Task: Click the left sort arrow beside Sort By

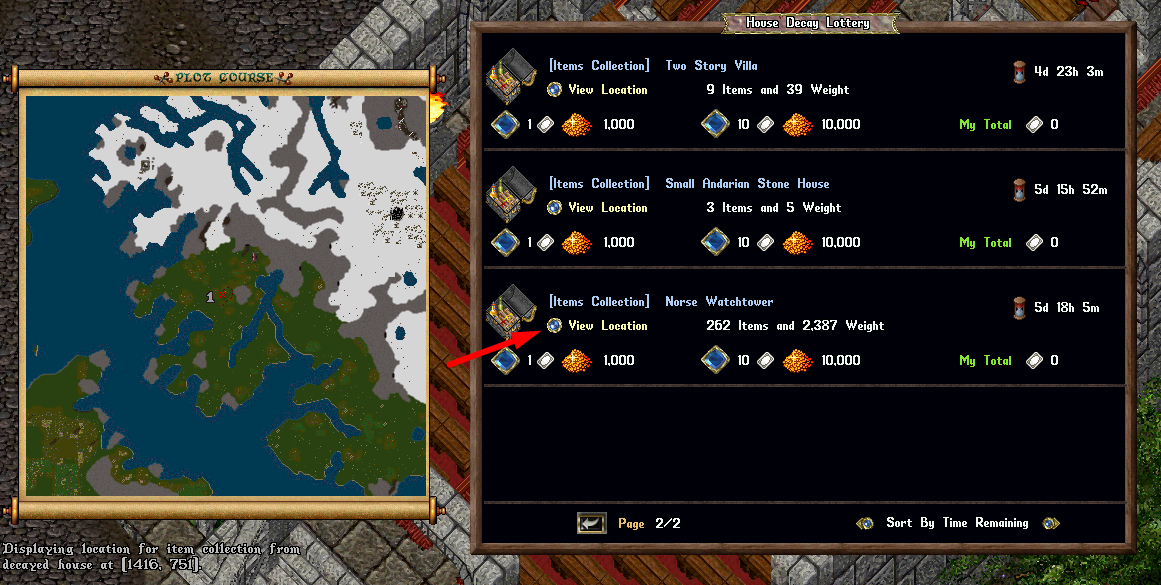Action: point(866,523)
